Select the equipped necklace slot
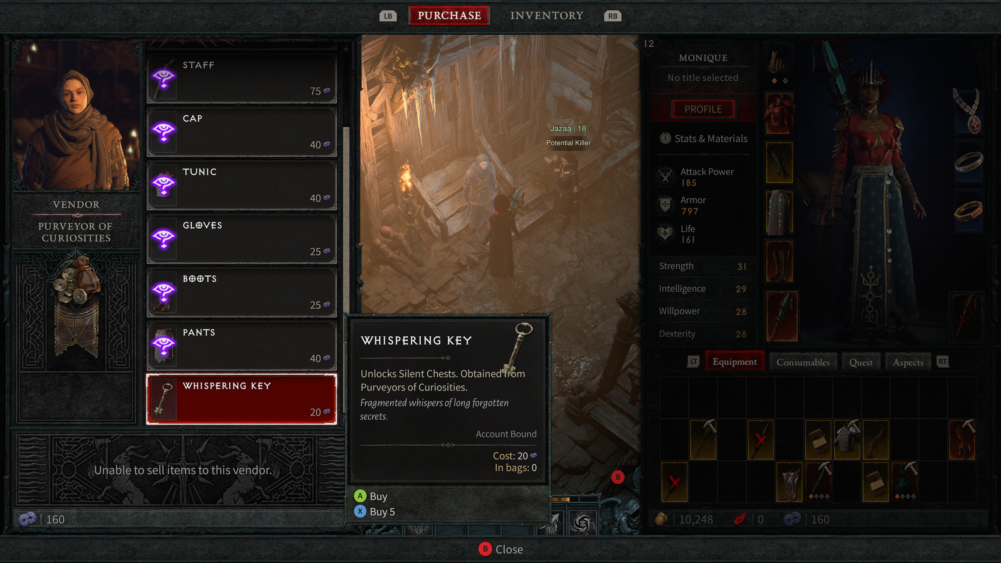Image resolution: width=1001 pixels, height=563 pixels. pyautogui.click(x=967, y=108)
